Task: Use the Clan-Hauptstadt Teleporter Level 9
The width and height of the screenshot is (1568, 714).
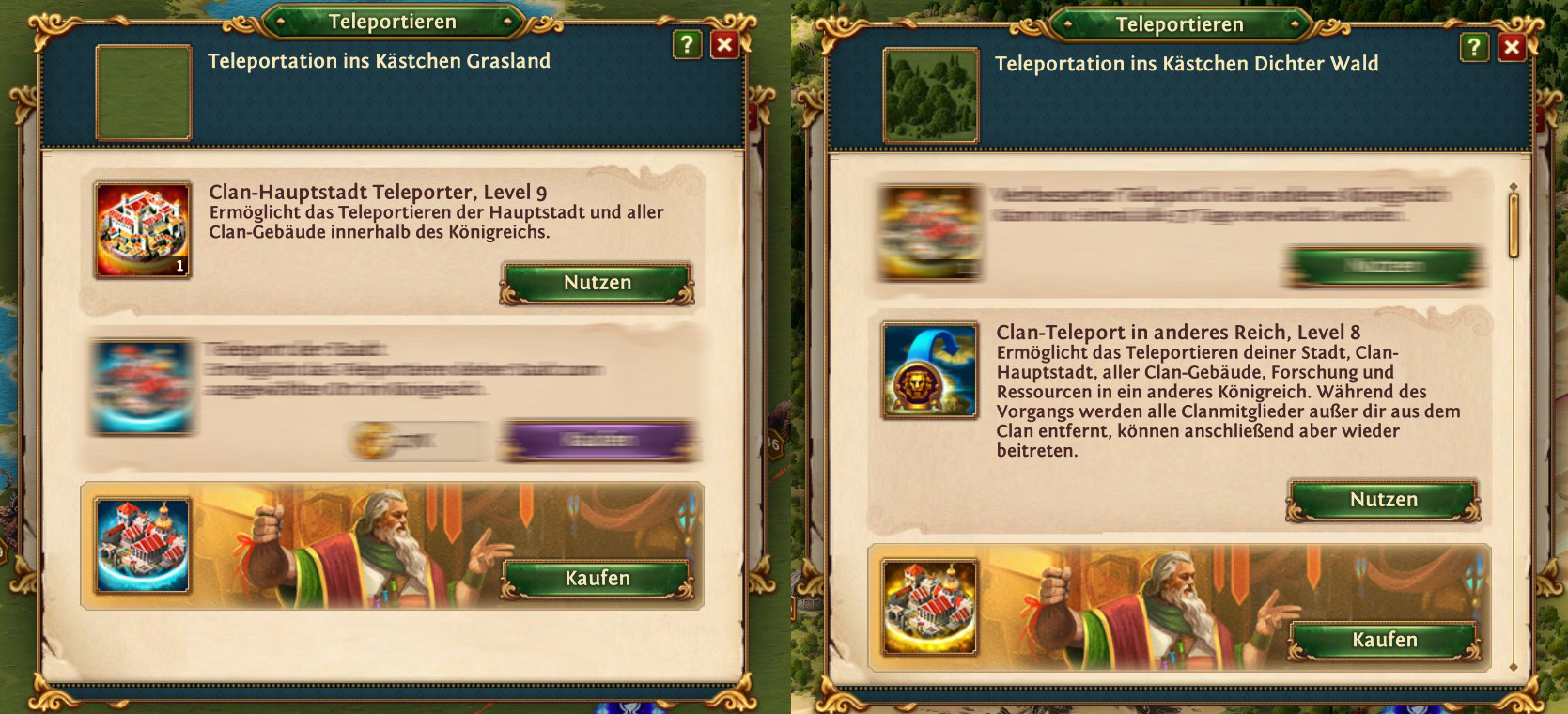Action: (x=597, y=283)
